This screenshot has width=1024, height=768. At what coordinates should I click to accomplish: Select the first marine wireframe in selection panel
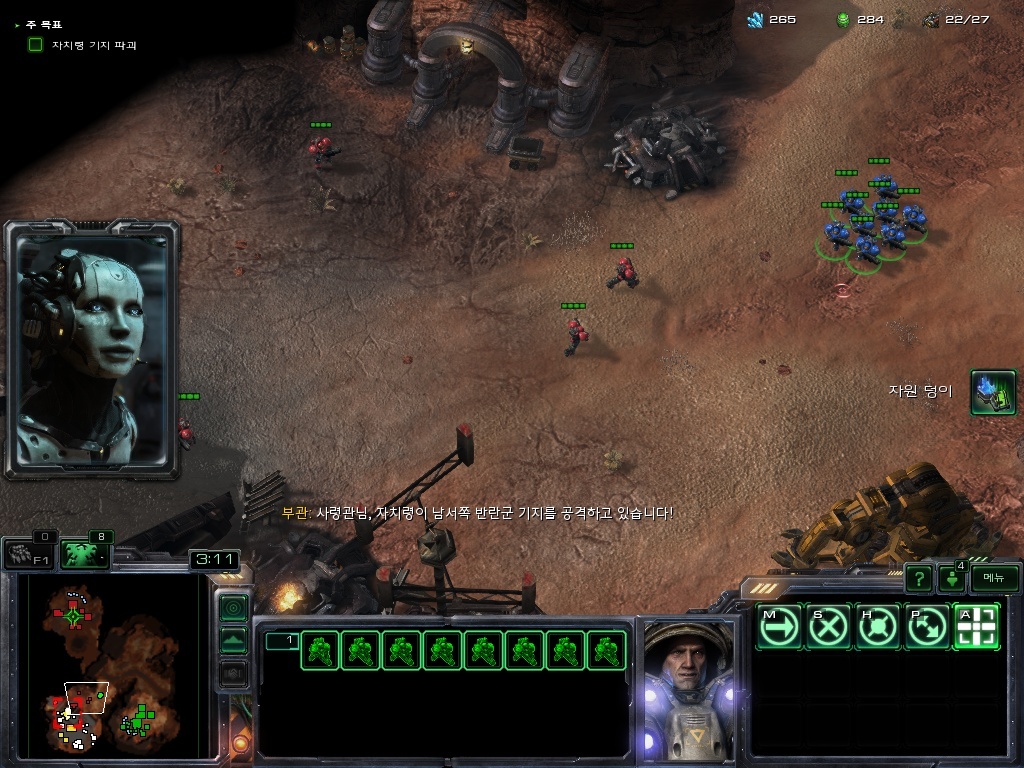tap(320, 650)
